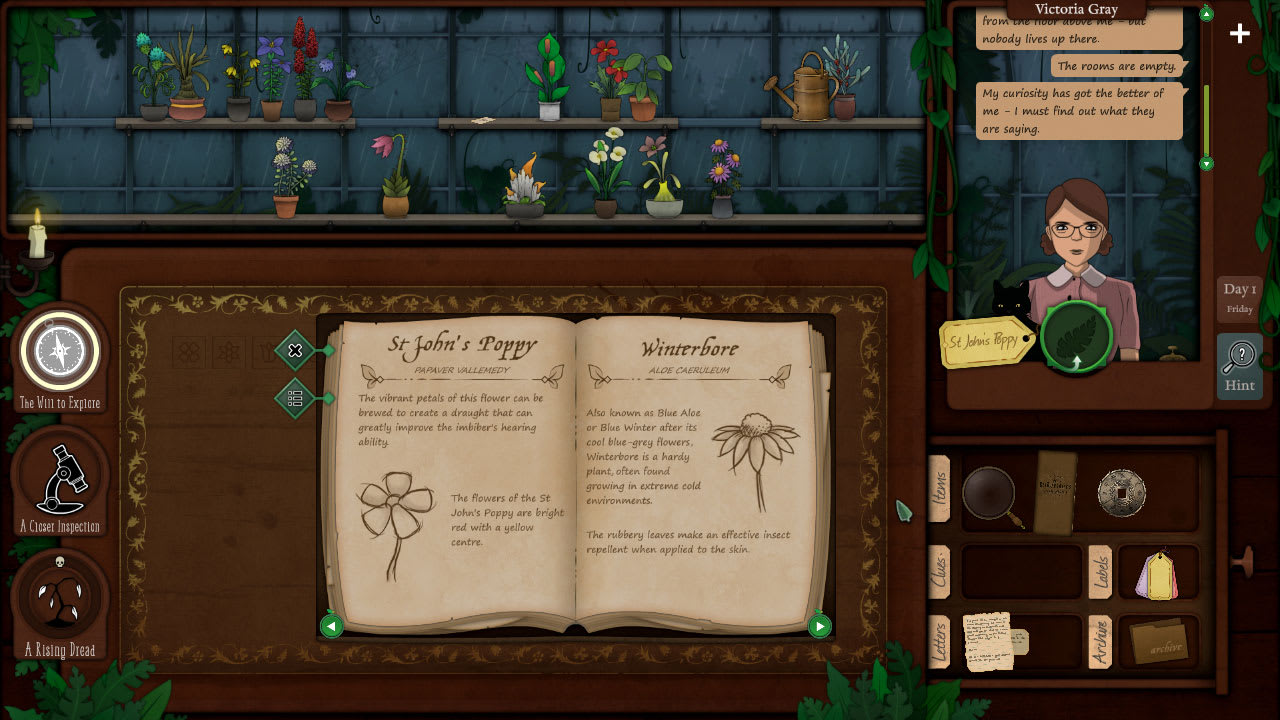This screenshot has height=720, width=1280.
Task: Select The Will to Explore compass
Action: point(60,352)
